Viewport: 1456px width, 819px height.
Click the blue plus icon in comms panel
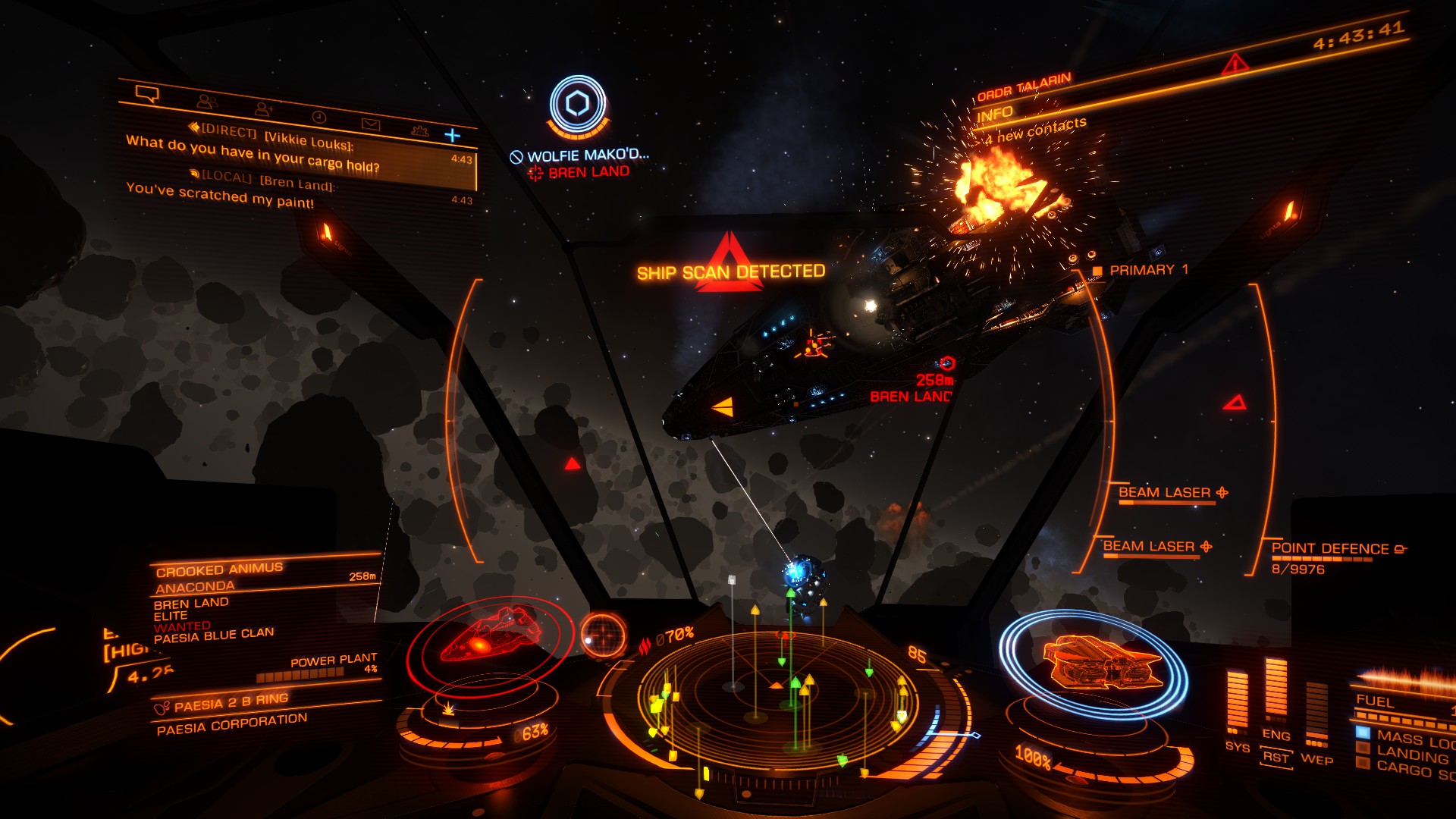point(453,135)
